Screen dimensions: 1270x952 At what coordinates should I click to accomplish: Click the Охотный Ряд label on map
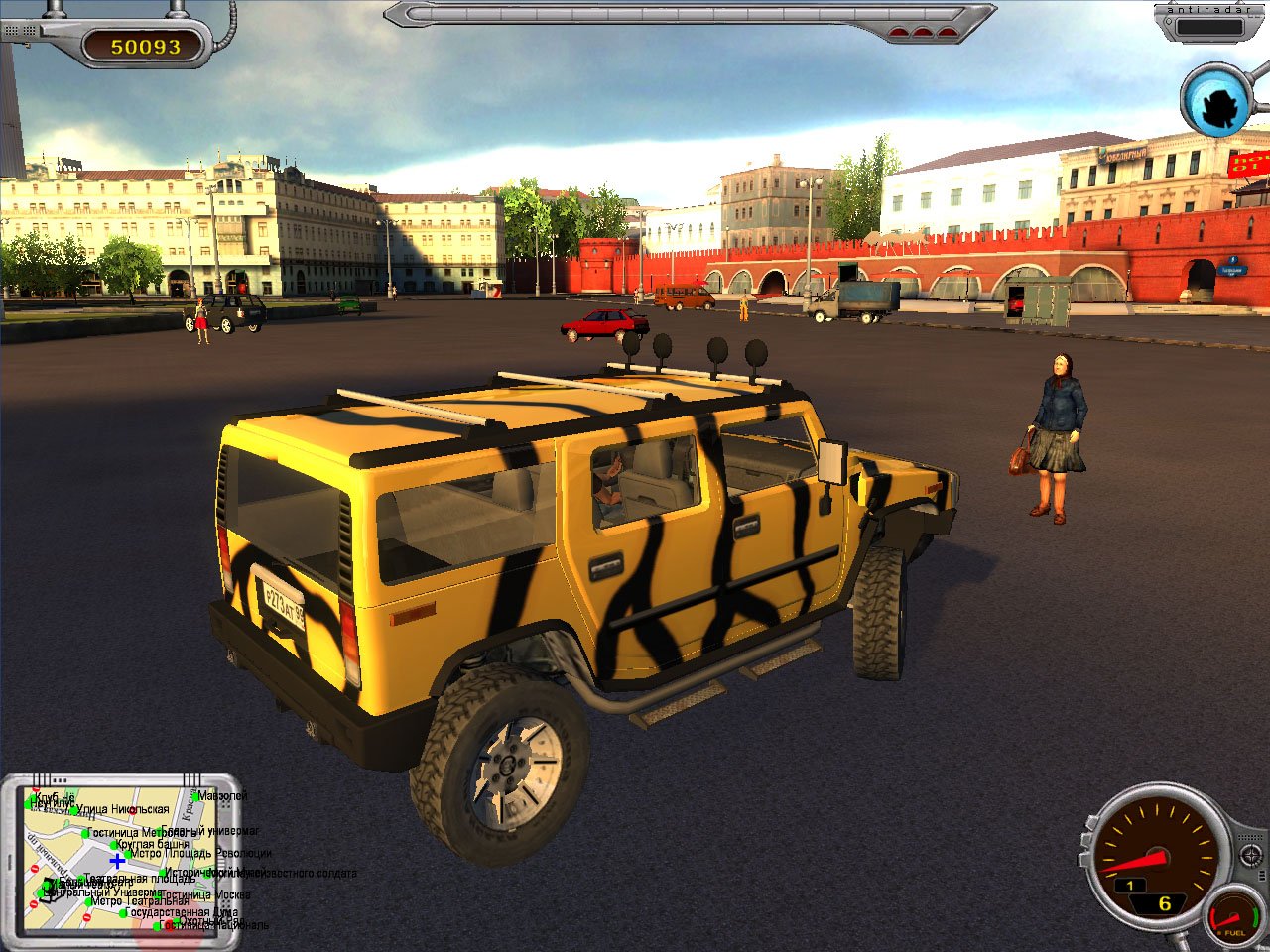coord(210,920)
